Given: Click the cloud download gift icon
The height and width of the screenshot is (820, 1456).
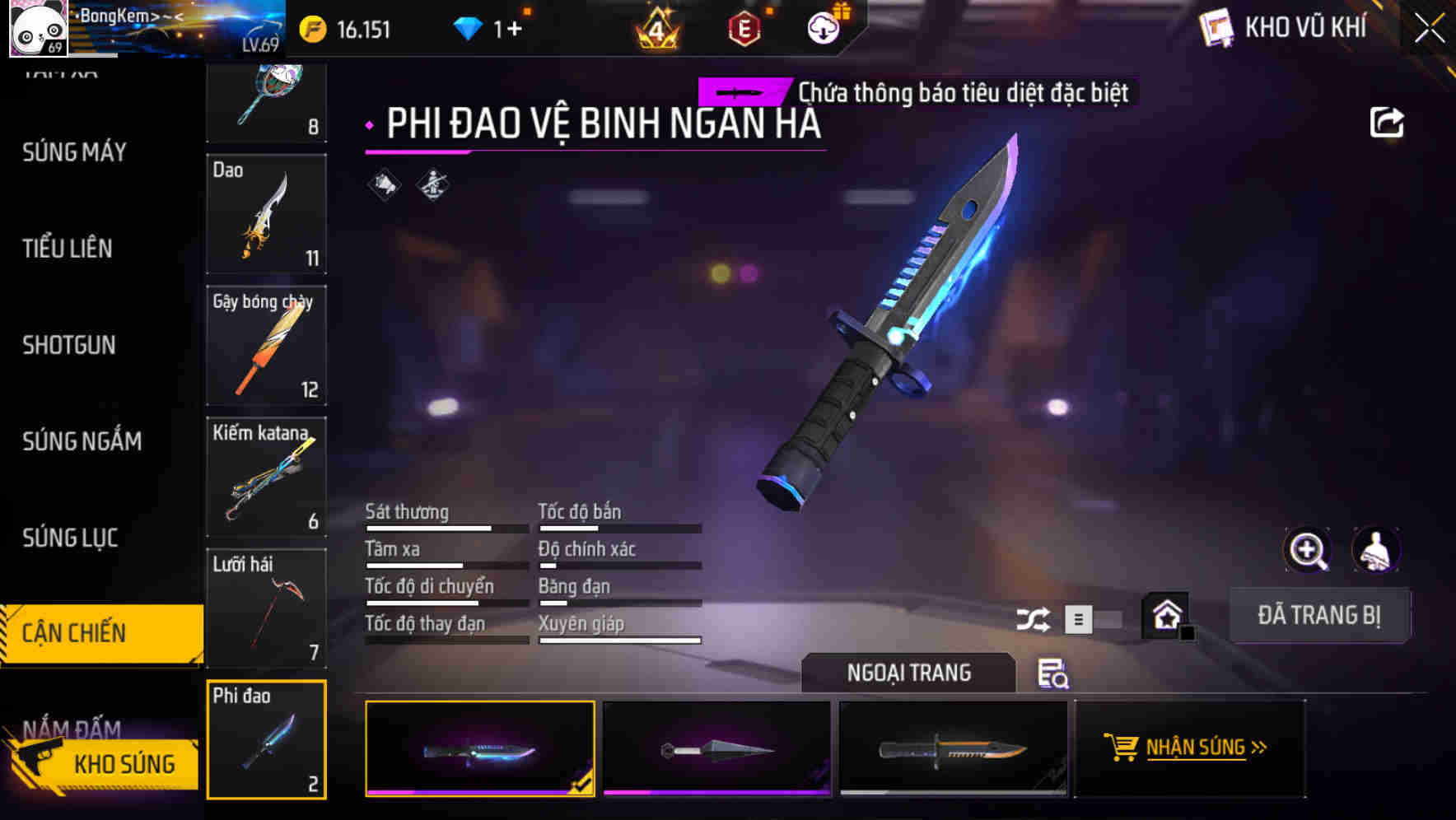Looking at the screenshot, I should (822, 27).
